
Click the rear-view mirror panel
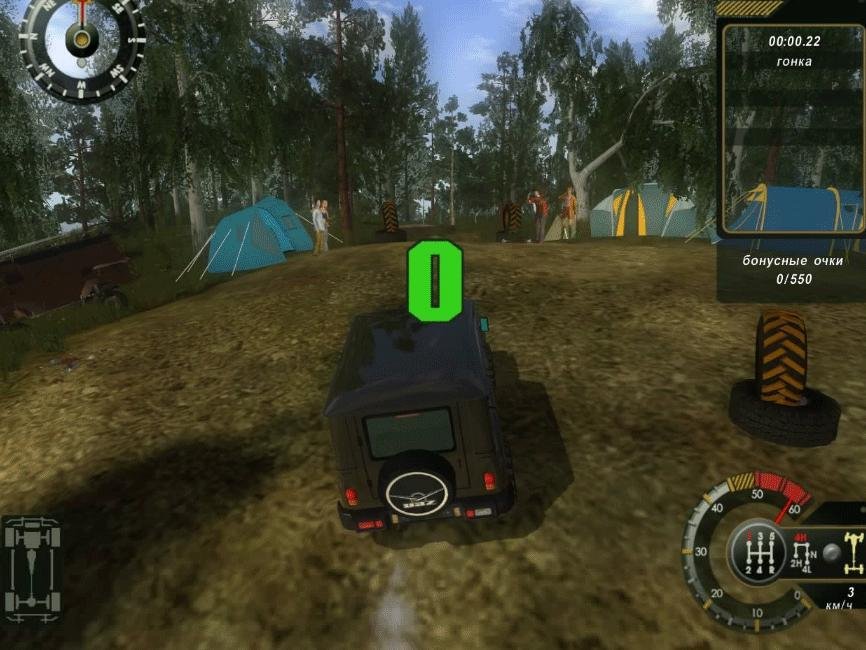tap(793, 130)
